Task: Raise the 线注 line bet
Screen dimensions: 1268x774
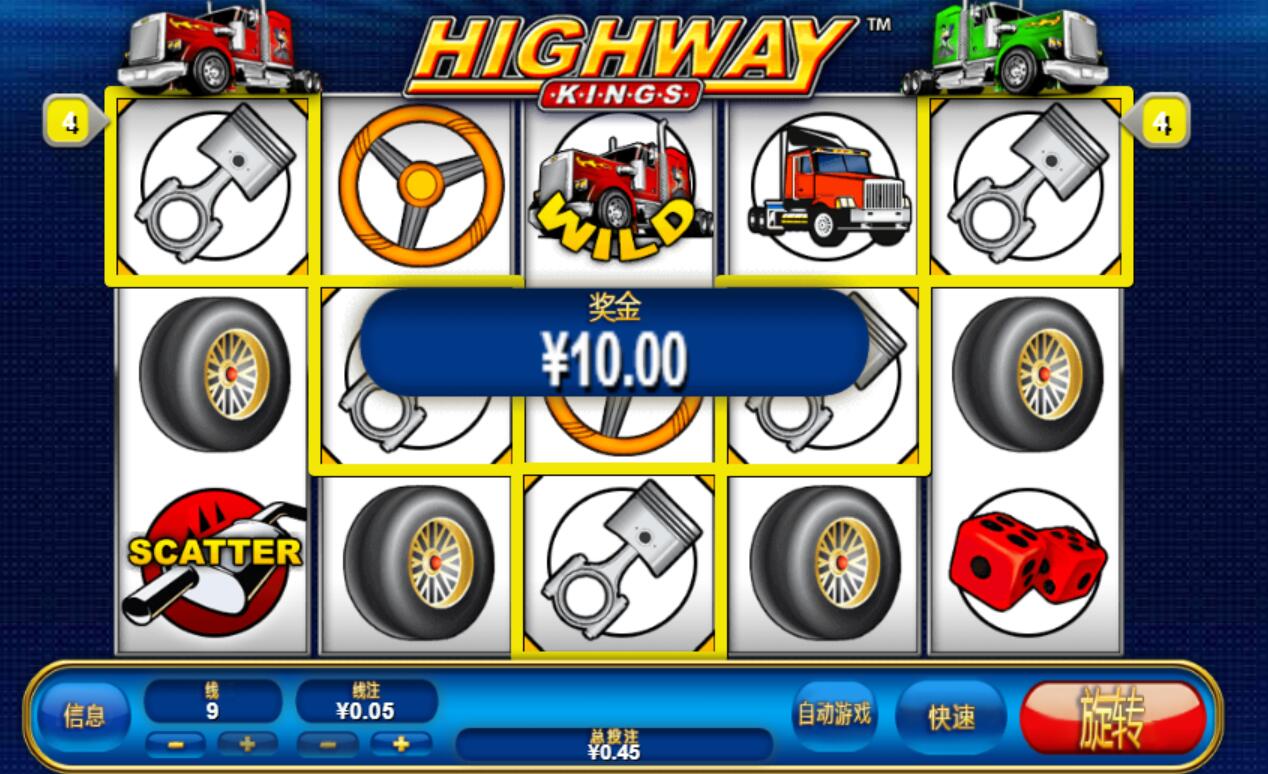Action: click(x=401, y=744)
